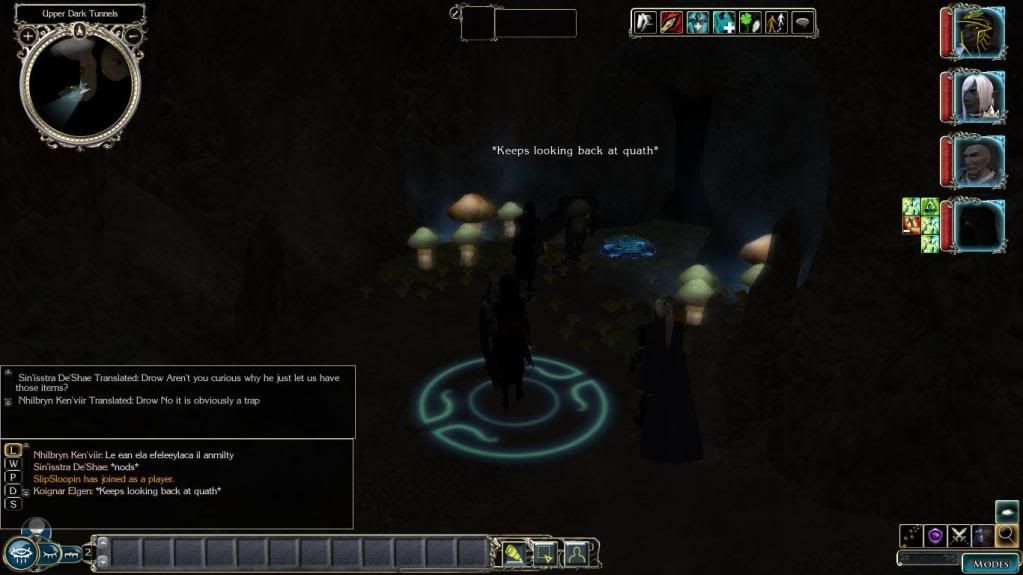The width and height of the screenshot is (1023, 575).
Task: Toggle the purple shield defensive mode
Action: point(935,535)
